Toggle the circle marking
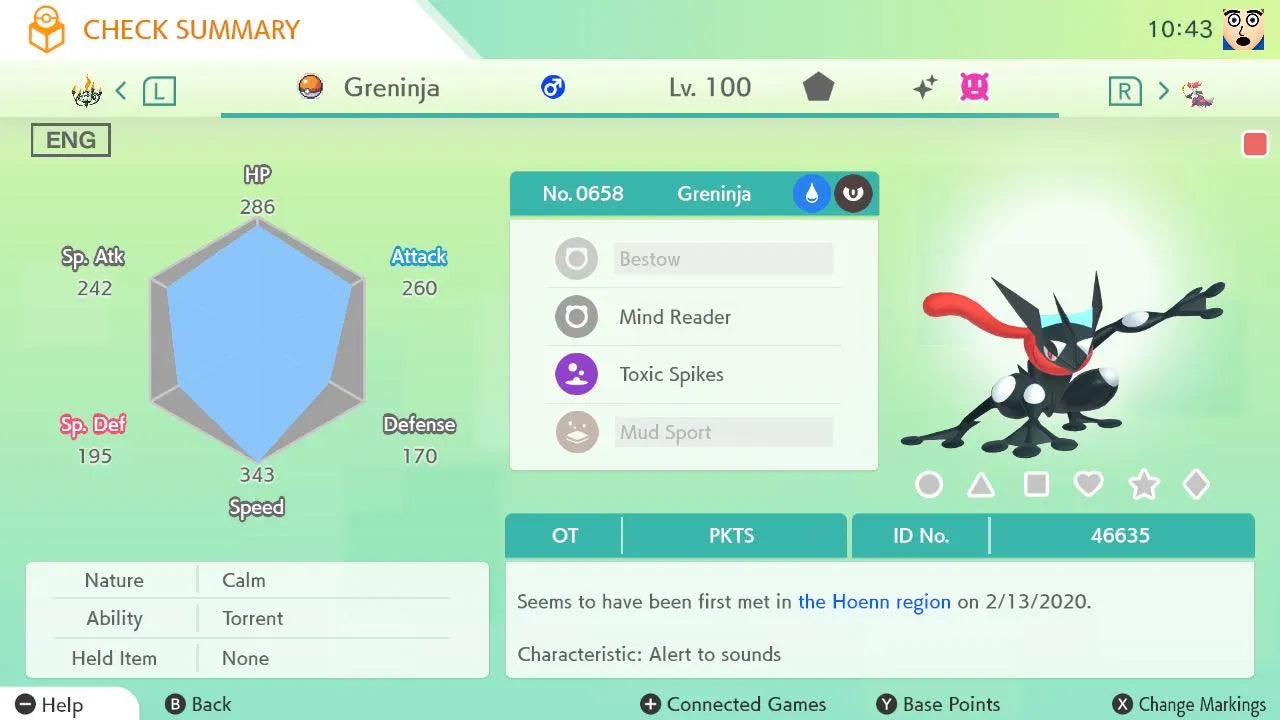 click(929, 485)
